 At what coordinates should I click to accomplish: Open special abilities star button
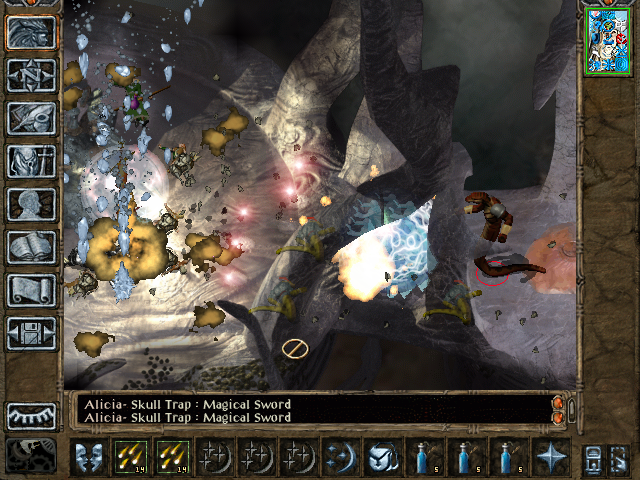click(550, 457)
